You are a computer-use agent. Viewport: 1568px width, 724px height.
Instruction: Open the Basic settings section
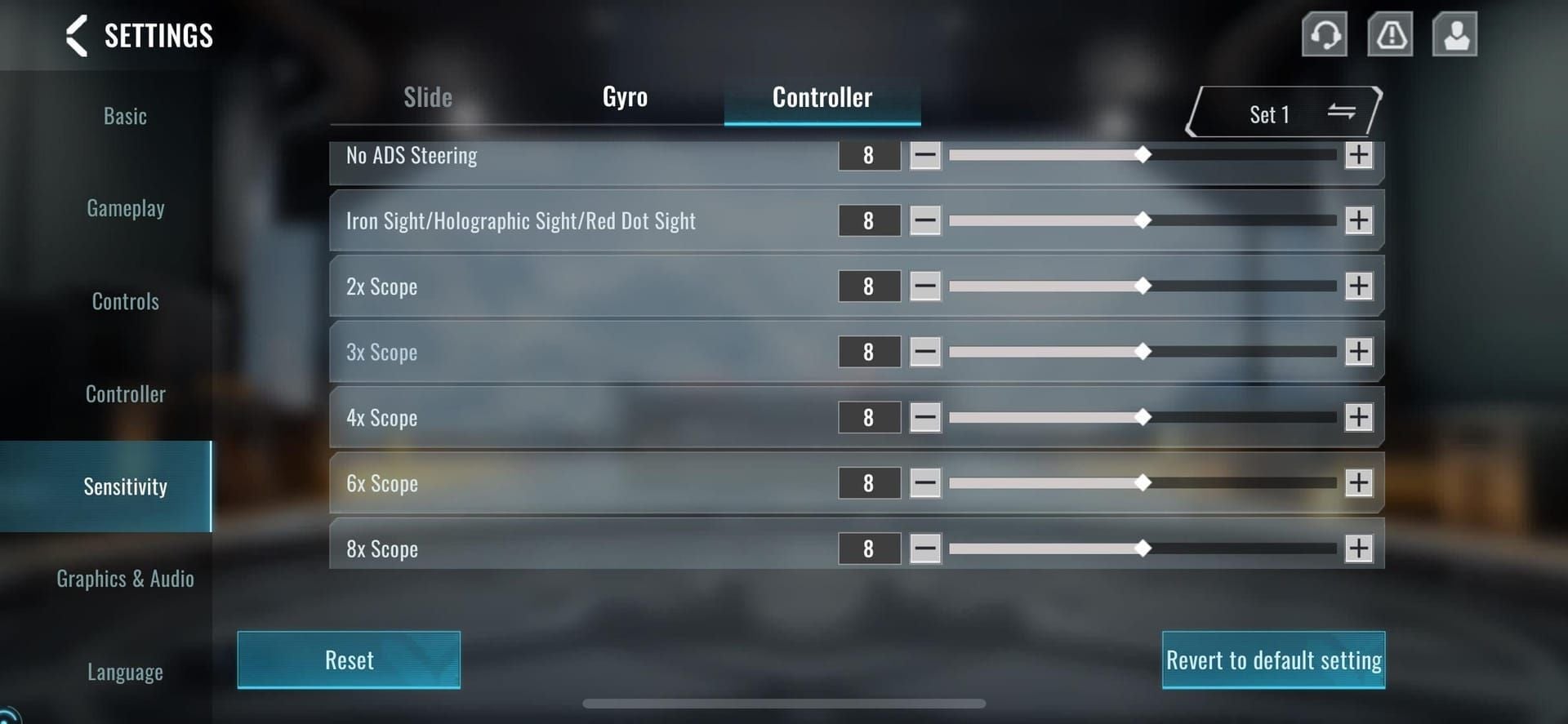point(125,117)
